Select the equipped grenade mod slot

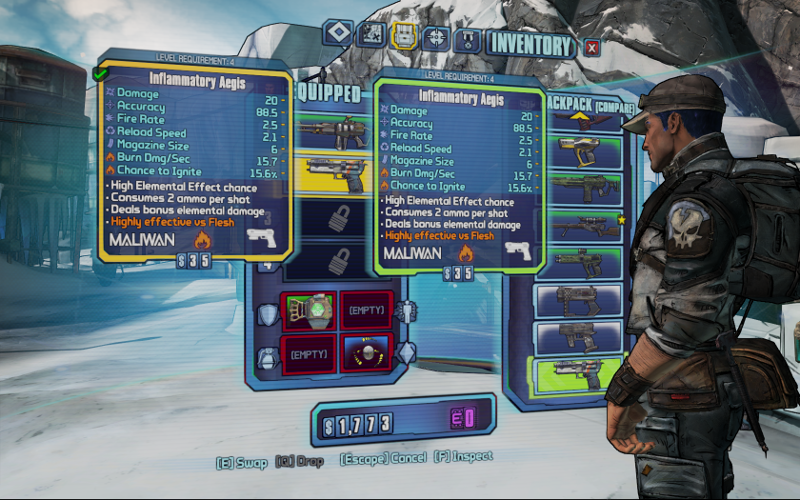[365, 352]
